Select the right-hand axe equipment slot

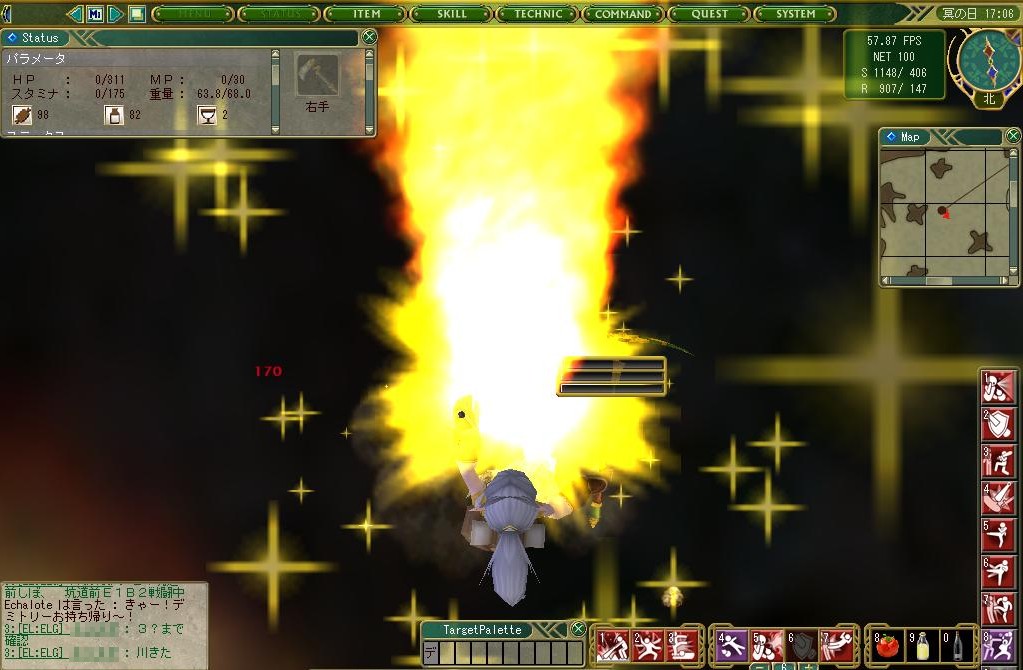tap(317, 74)
